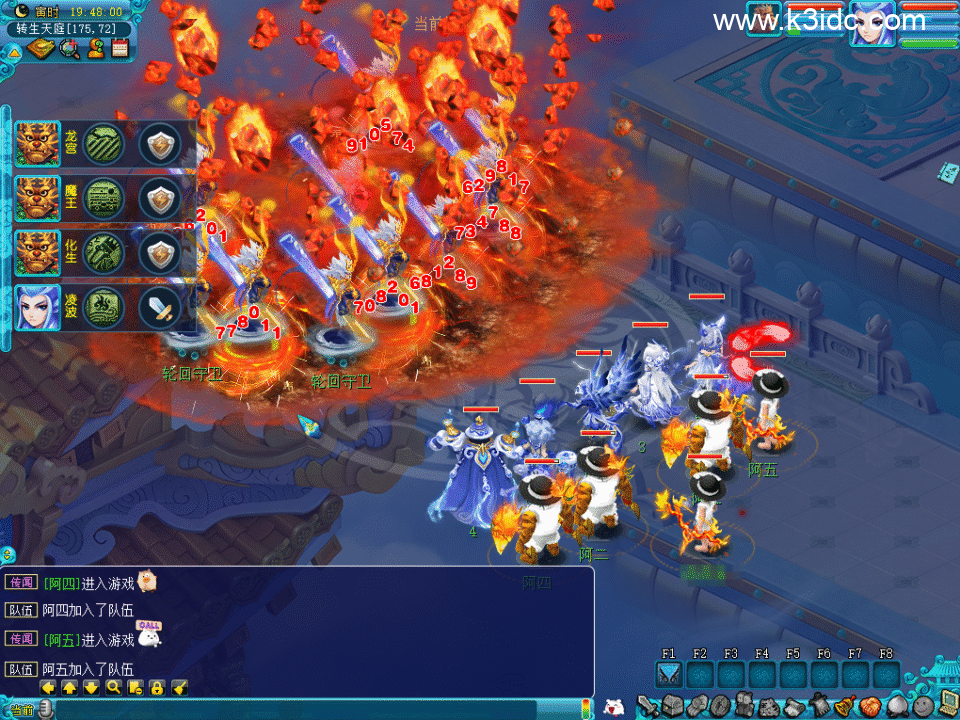Click the sword icon on 凌波's row
The height and width of the screenshot is (720, 960).
click(160, 306)
